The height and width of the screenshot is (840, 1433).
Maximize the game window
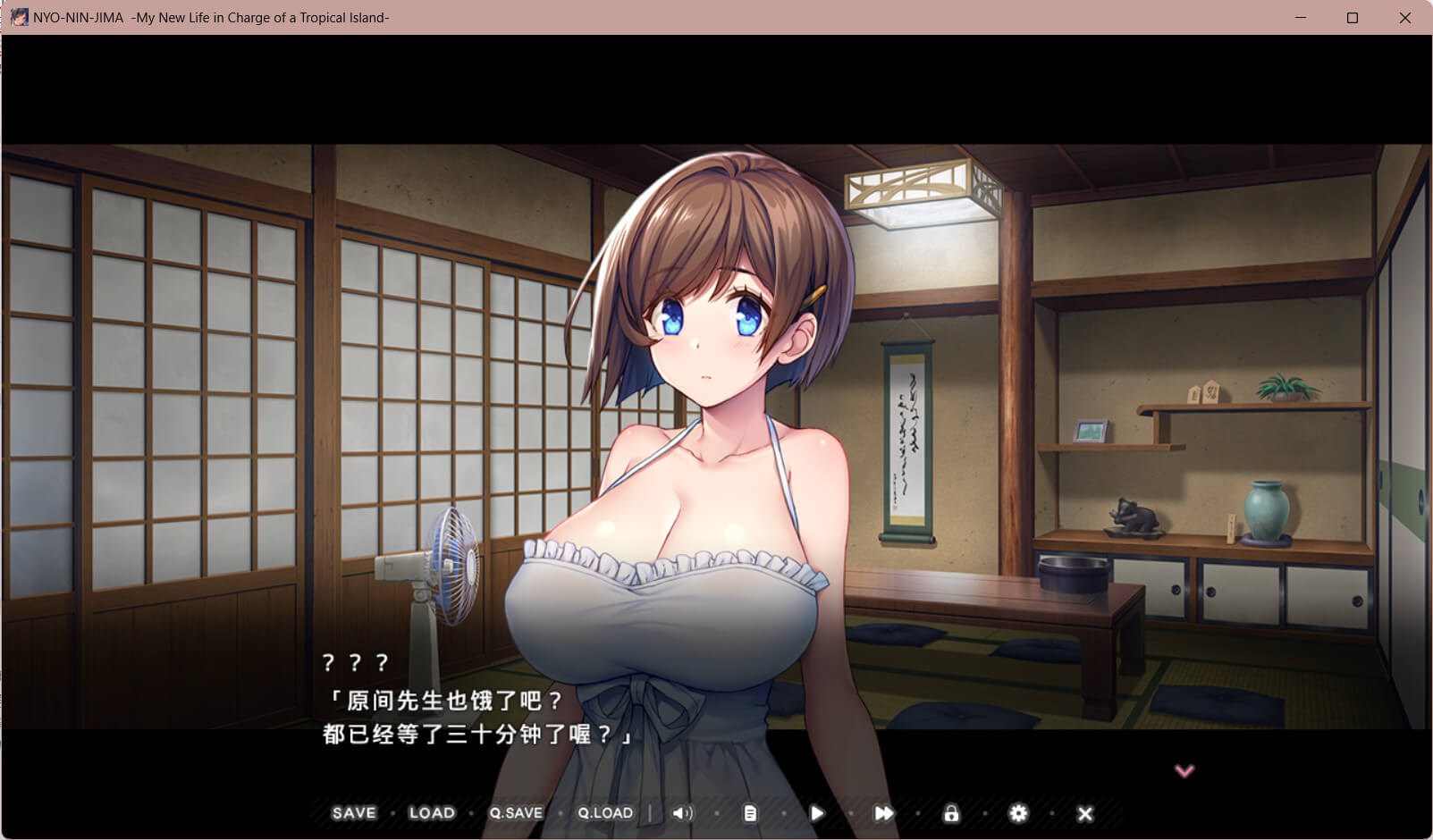pyautogui.click(x=1353, y=18)
